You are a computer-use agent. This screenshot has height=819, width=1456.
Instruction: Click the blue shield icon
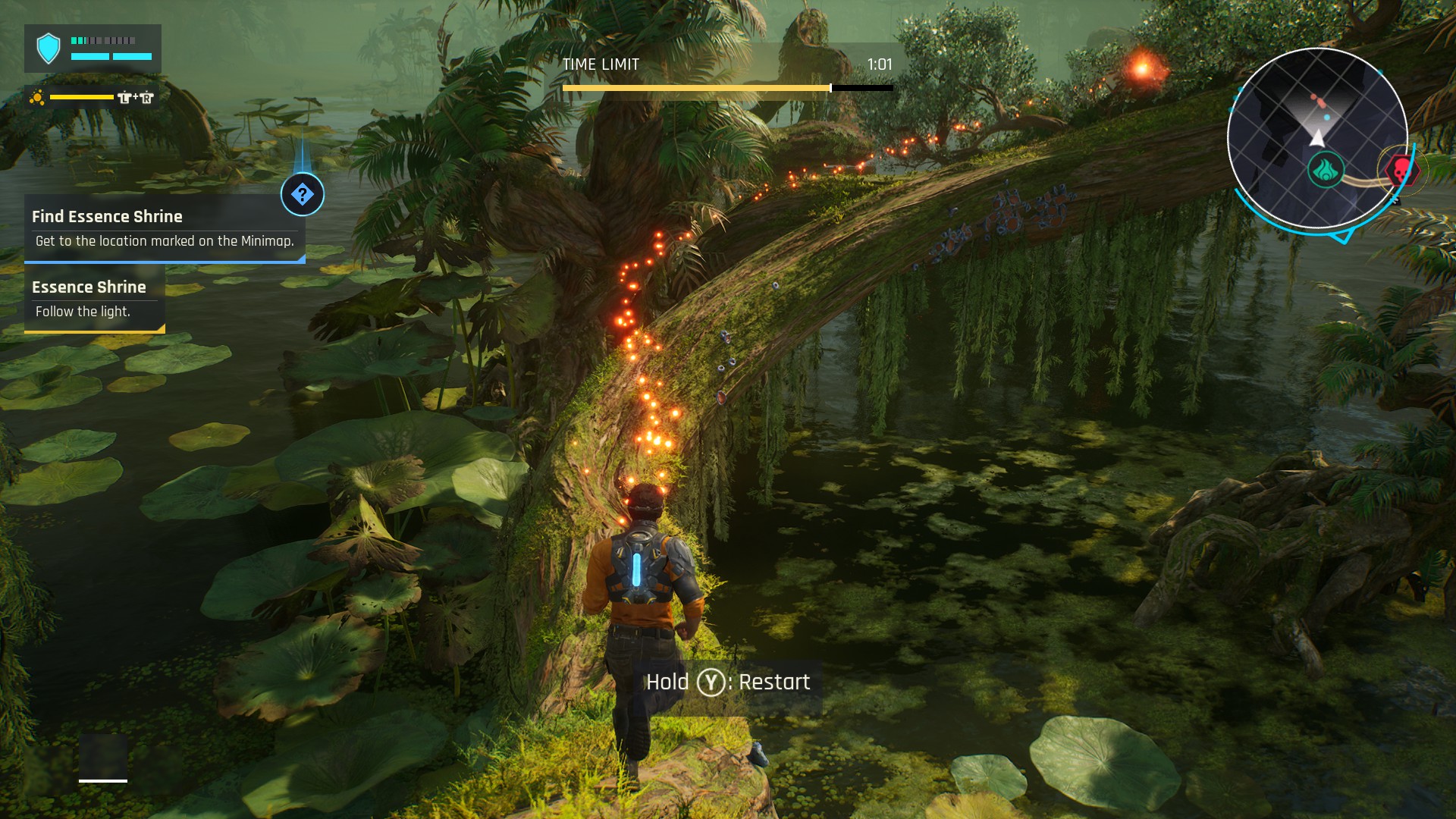(49, 49)
